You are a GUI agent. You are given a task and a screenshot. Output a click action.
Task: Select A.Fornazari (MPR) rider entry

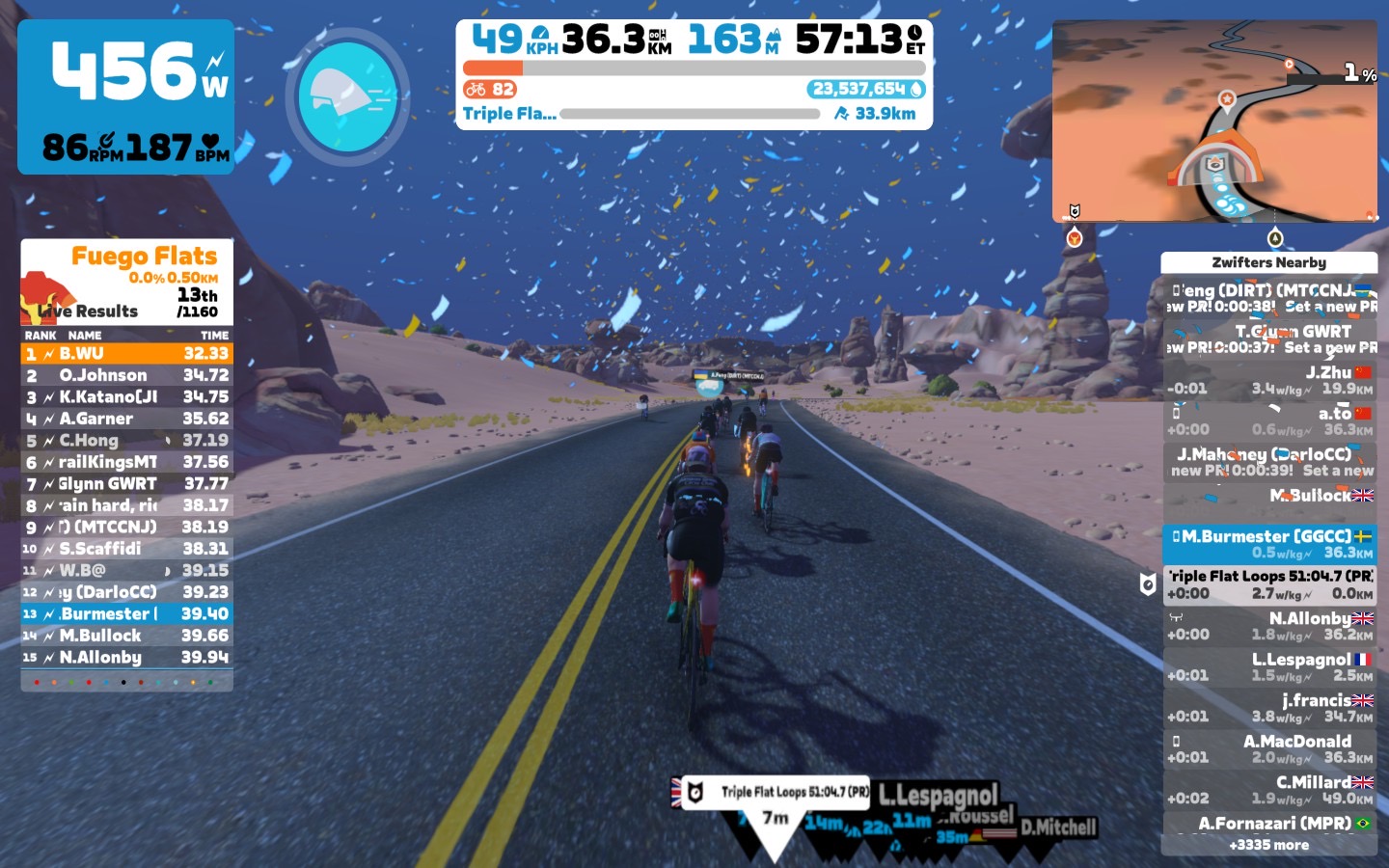click(1269, 824)
